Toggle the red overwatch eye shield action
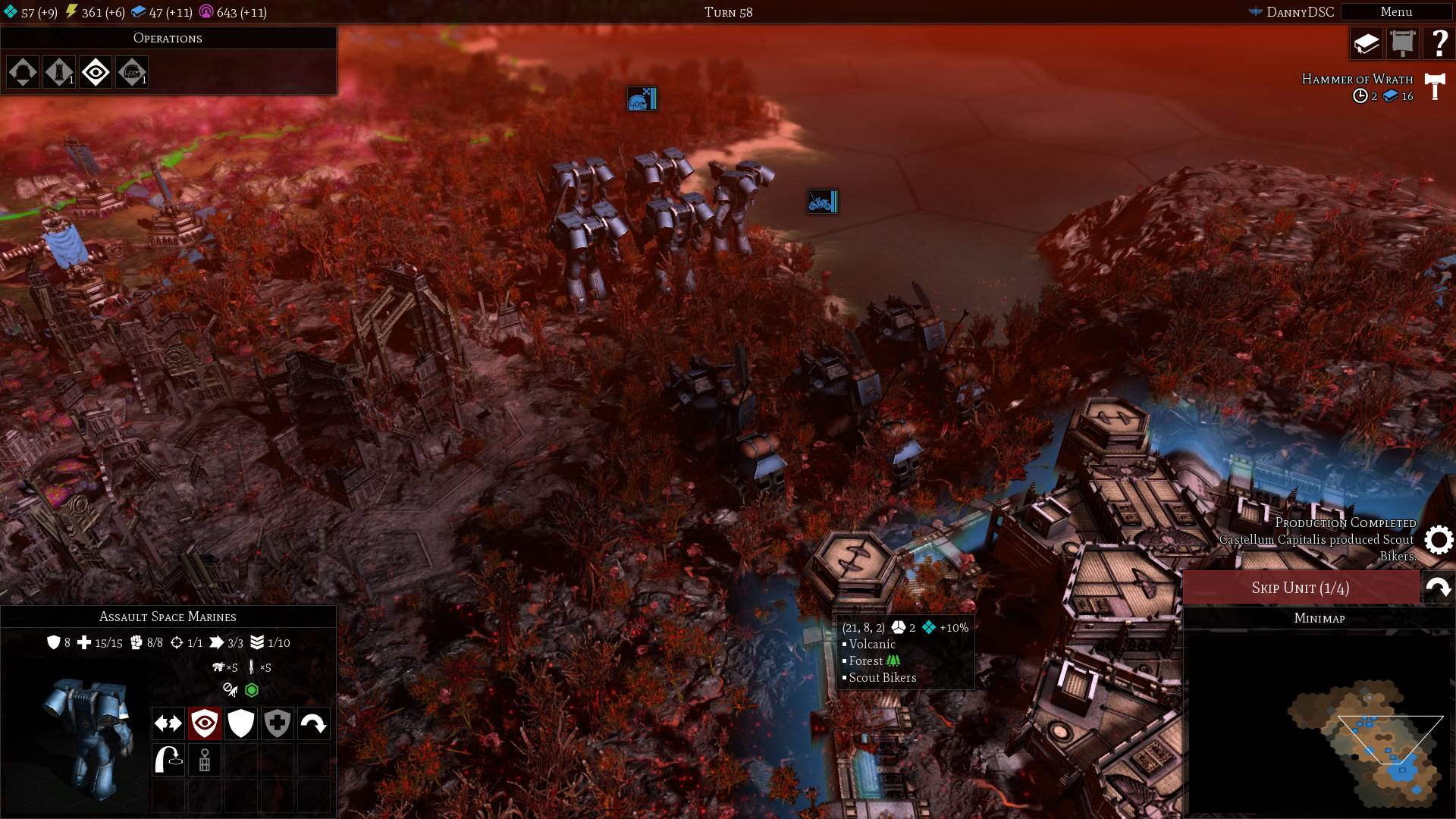This screenshot has height=819, width=1456. [x=204, y=723]
